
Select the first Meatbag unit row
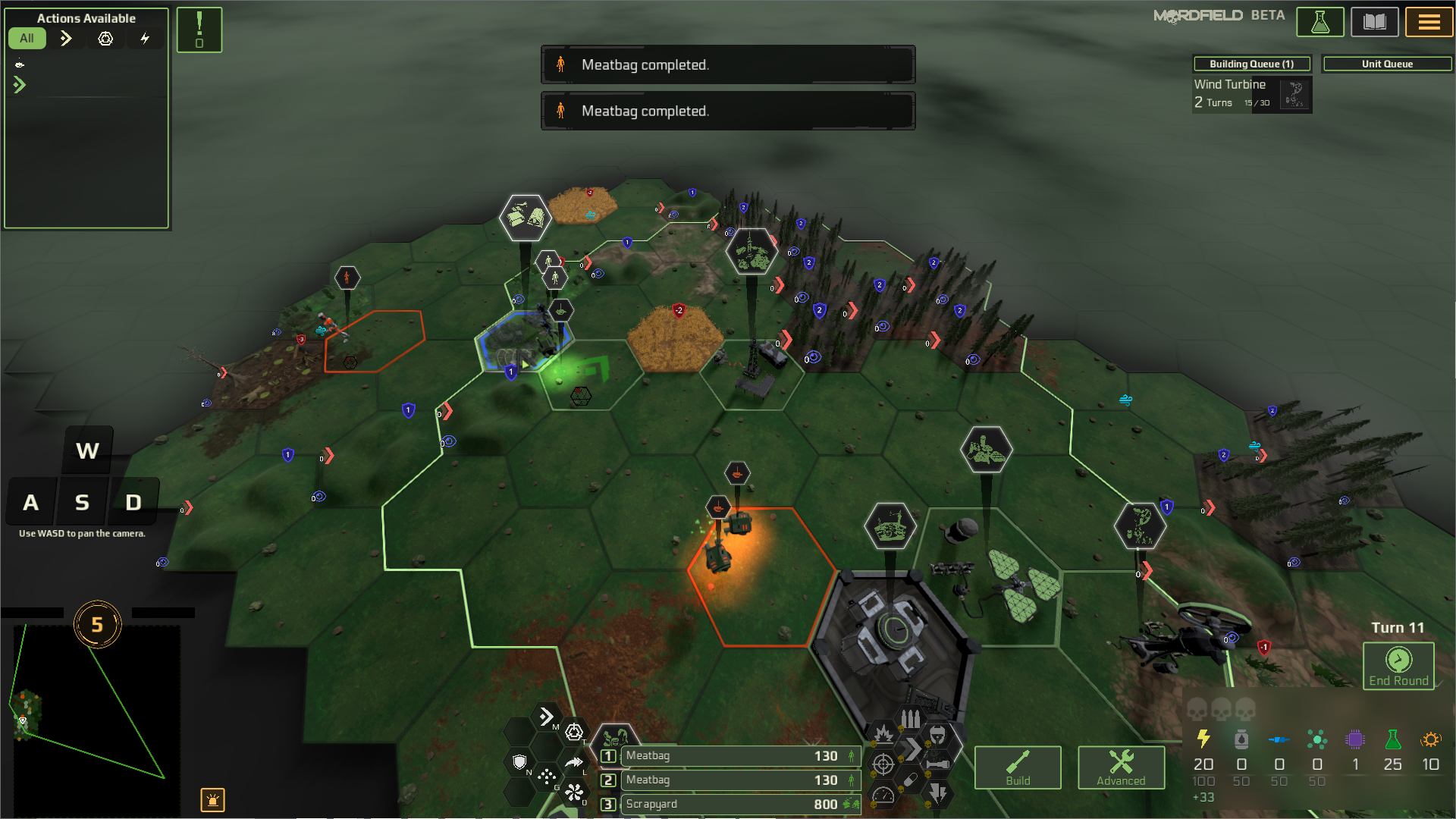(x=739, y=755)
